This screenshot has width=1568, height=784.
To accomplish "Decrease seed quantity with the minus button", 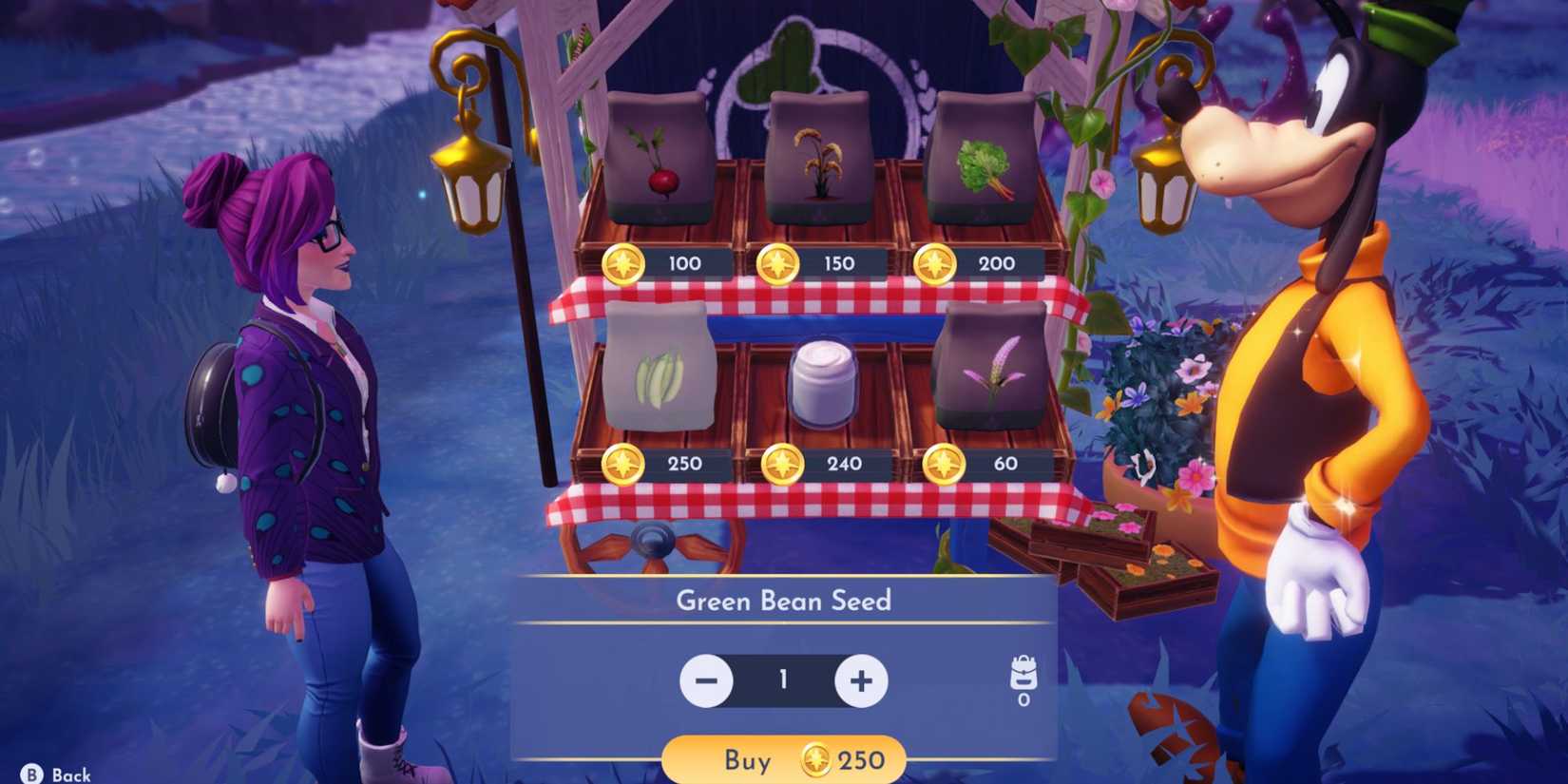I will [x=705, y=680].
